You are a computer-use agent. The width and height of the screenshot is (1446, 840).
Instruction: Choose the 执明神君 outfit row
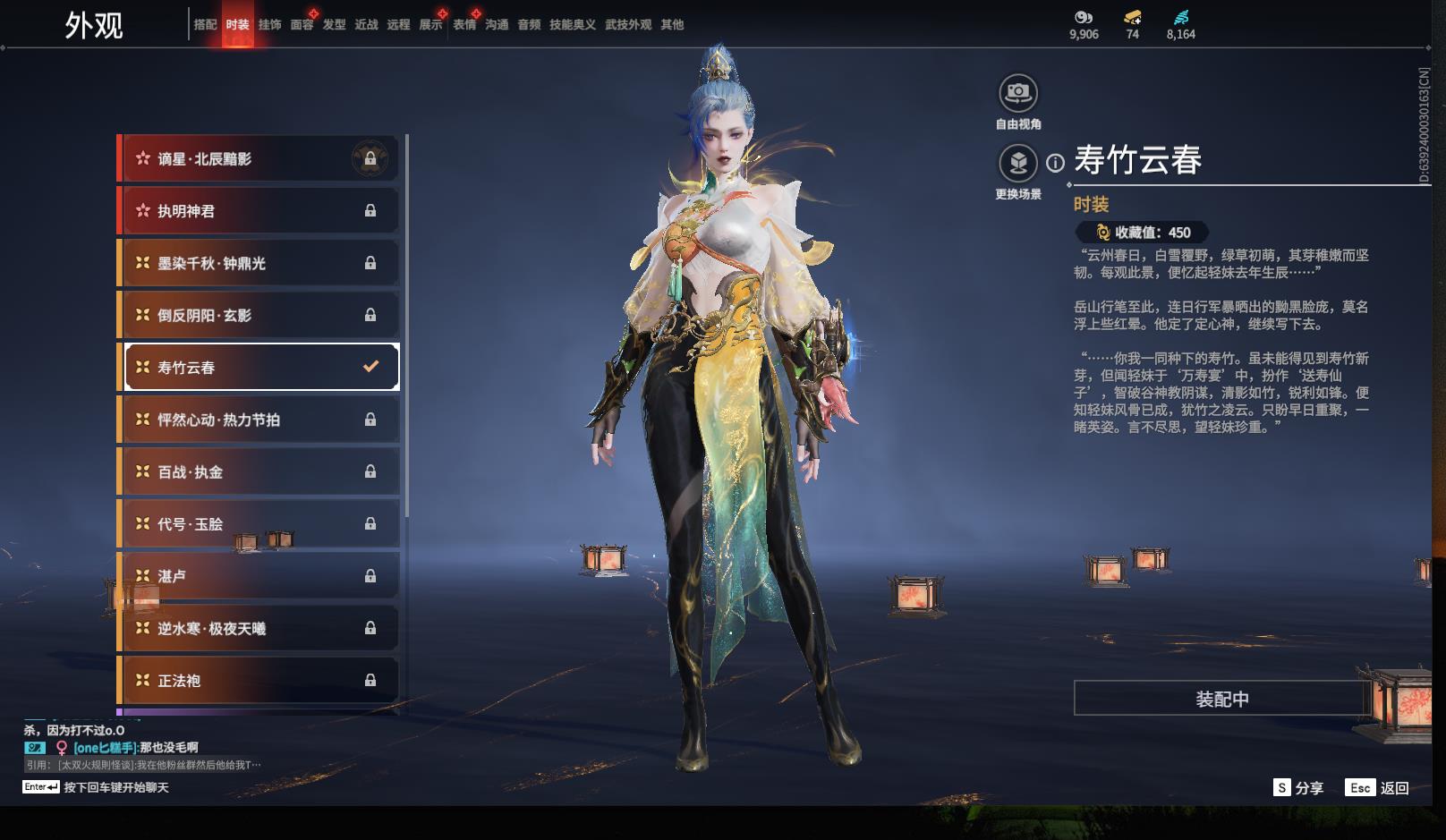tap(259, 211)
